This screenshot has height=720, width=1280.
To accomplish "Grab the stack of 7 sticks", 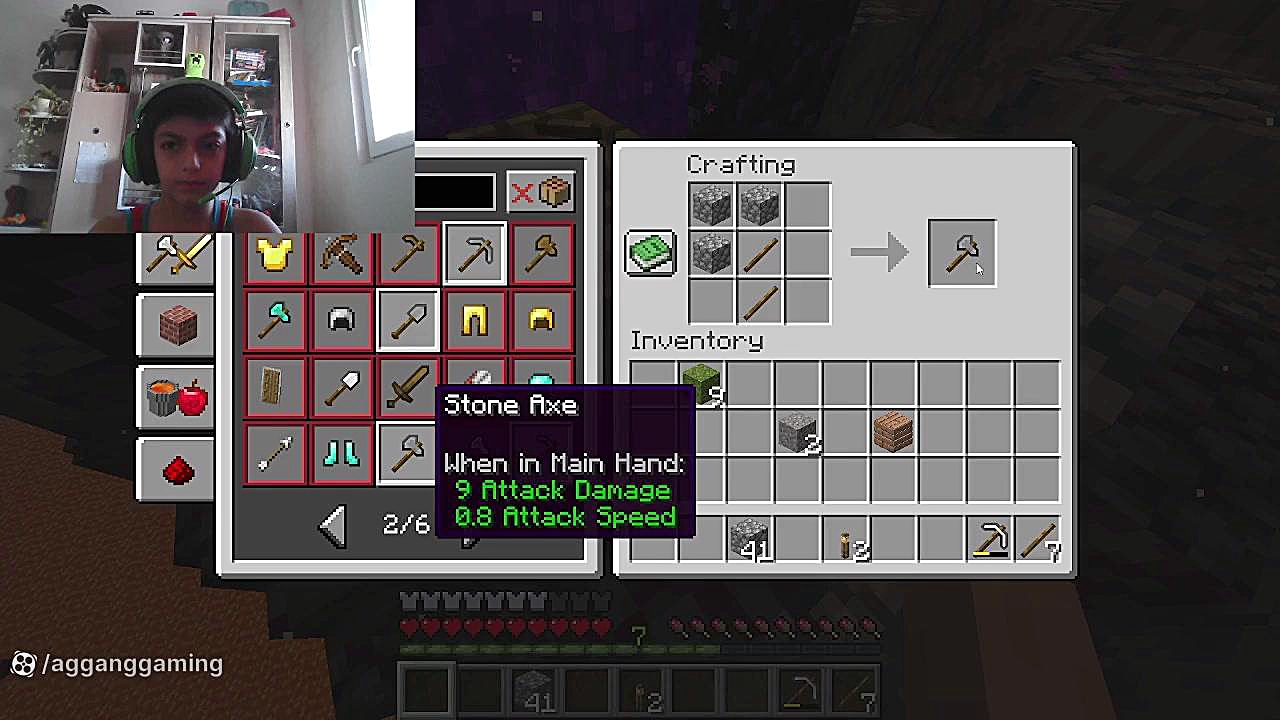I will point(1038,538).
